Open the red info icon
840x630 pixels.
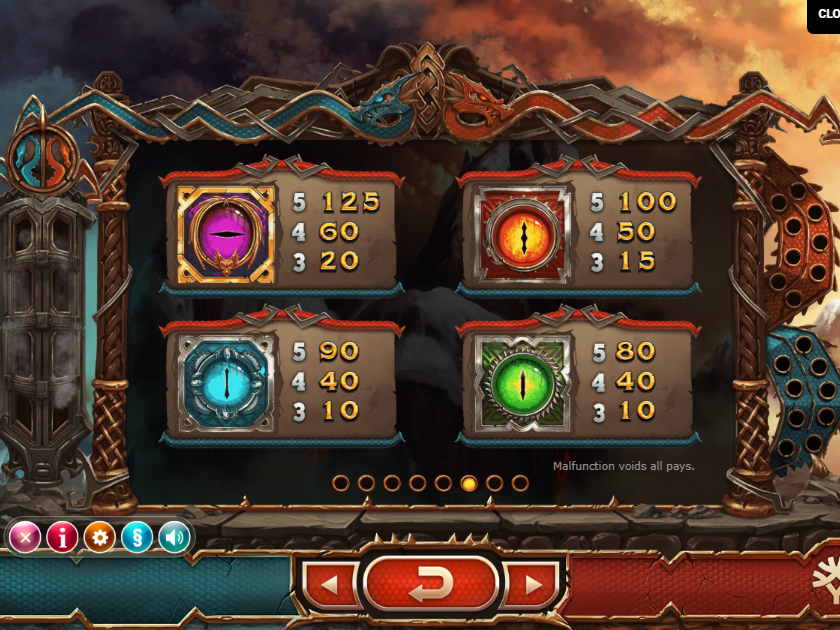(62, 537)
